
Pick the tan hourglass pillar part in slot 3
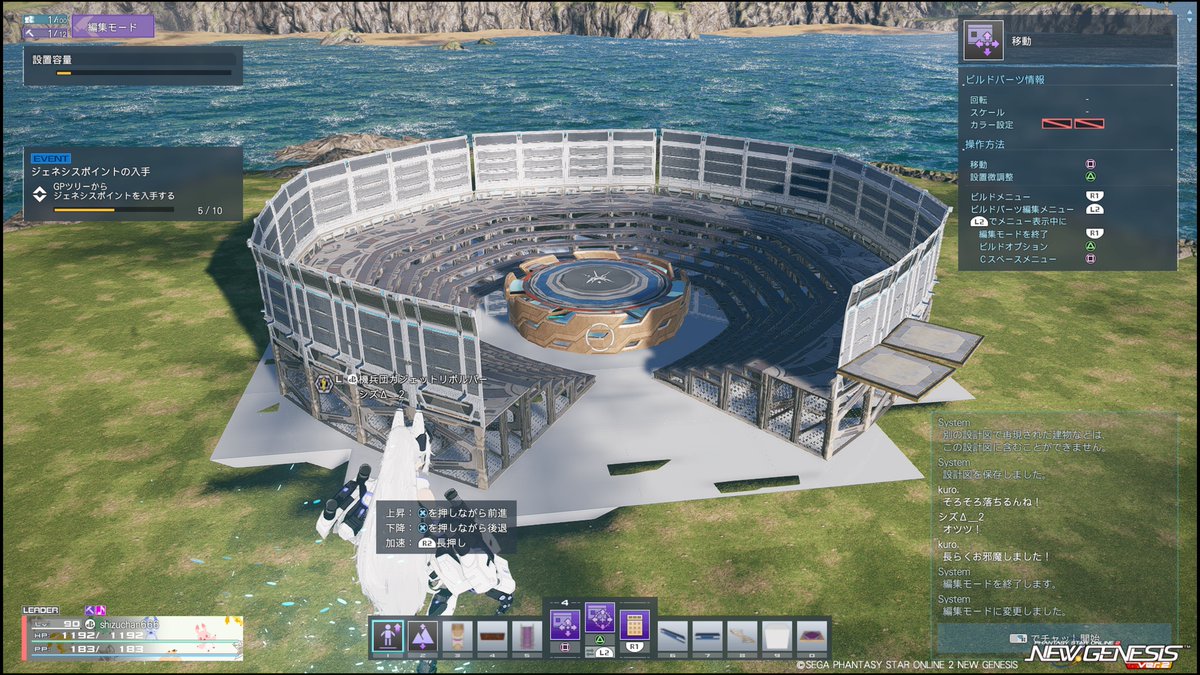(457, 635)
